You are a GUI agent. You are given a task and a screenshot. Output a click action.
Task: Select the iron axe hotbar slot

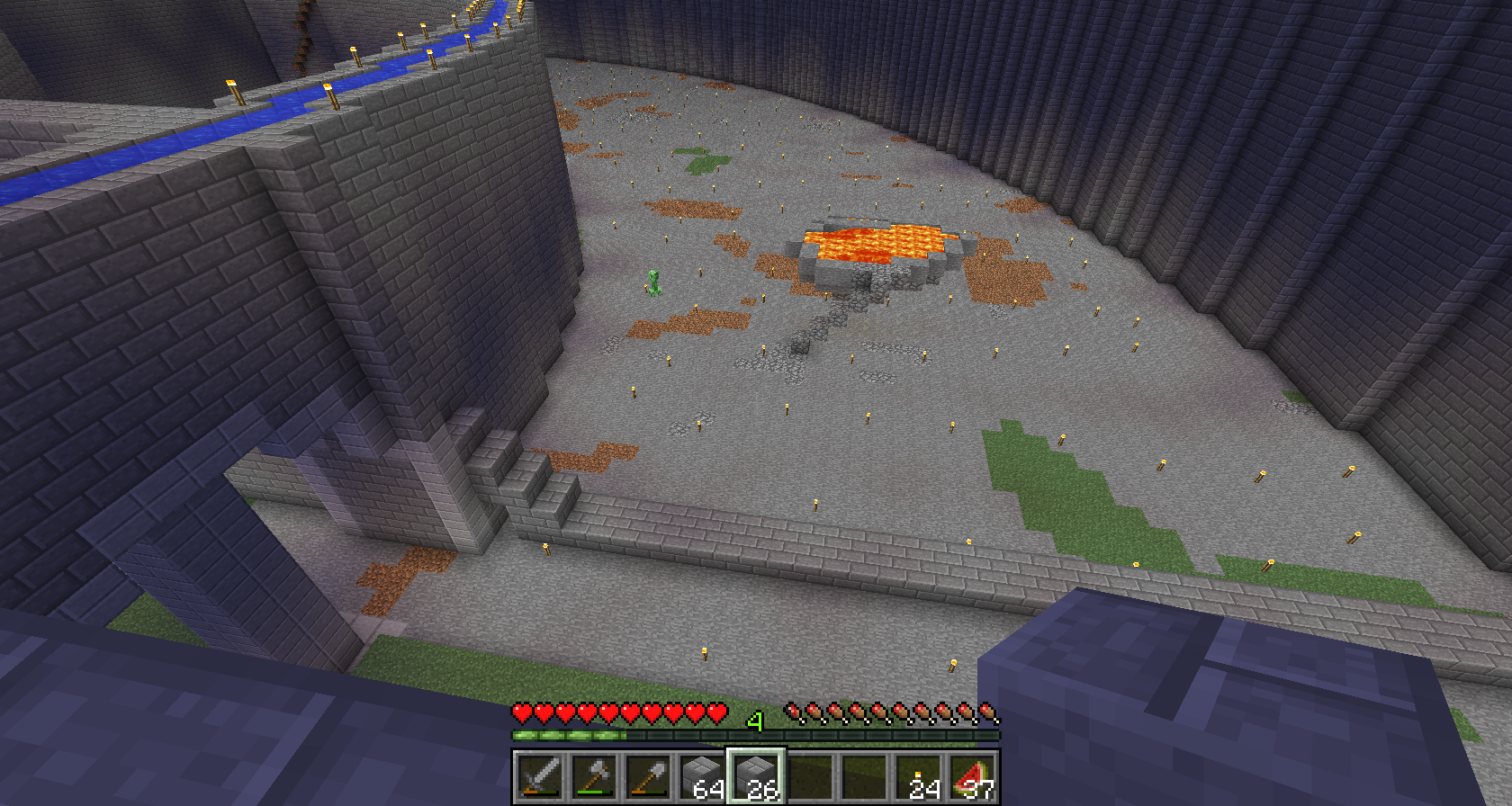594,776
